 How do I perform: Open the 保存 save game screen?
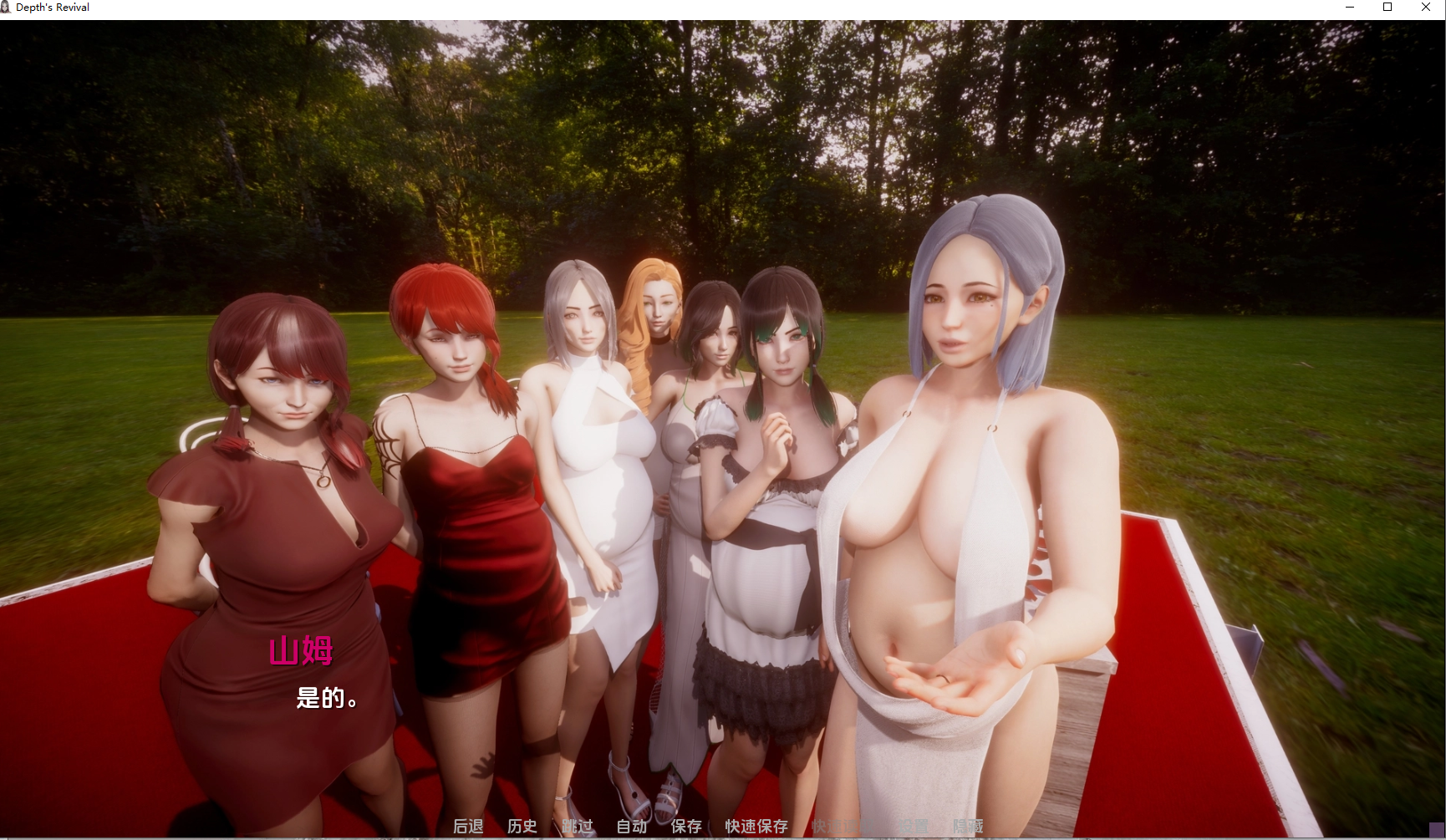[685, 827]
